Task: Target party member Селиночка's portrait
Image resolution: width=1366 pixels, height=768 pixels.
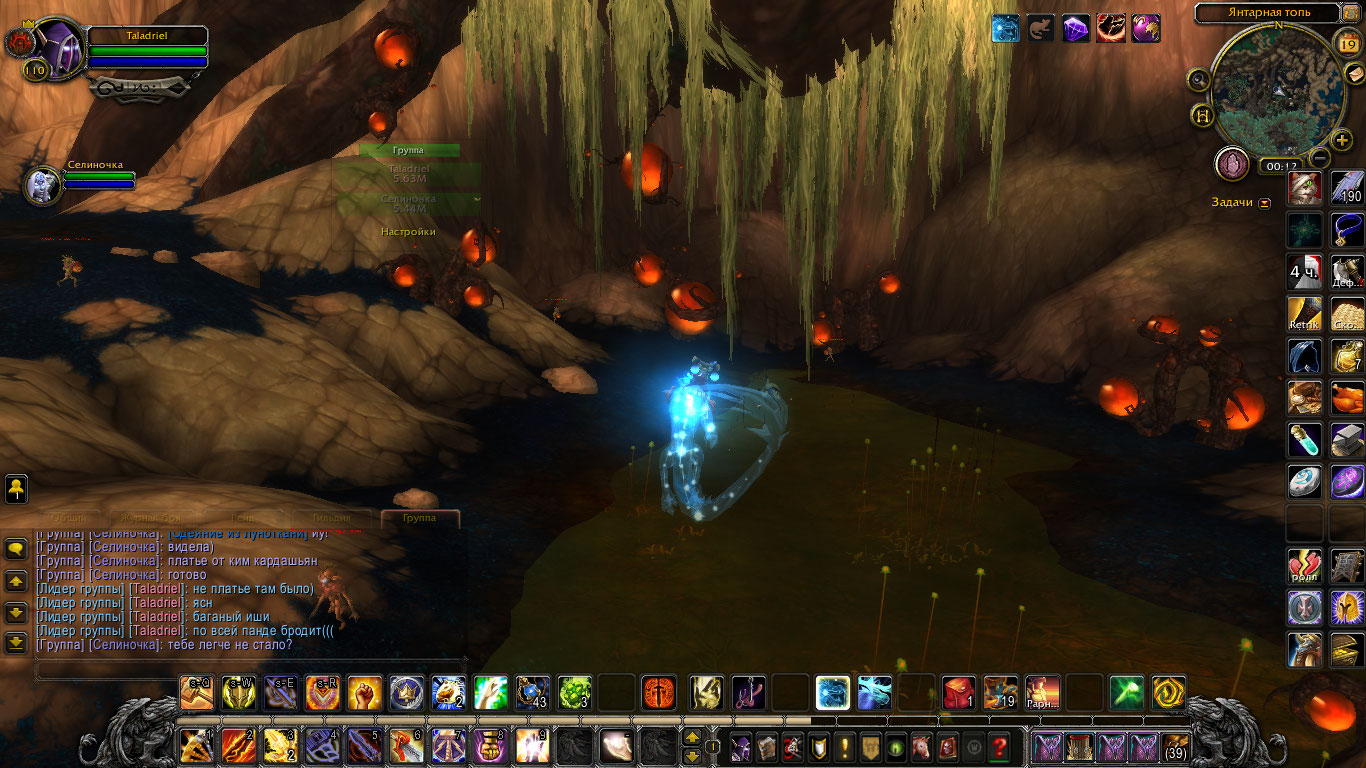Action: (x=43, y=186)
